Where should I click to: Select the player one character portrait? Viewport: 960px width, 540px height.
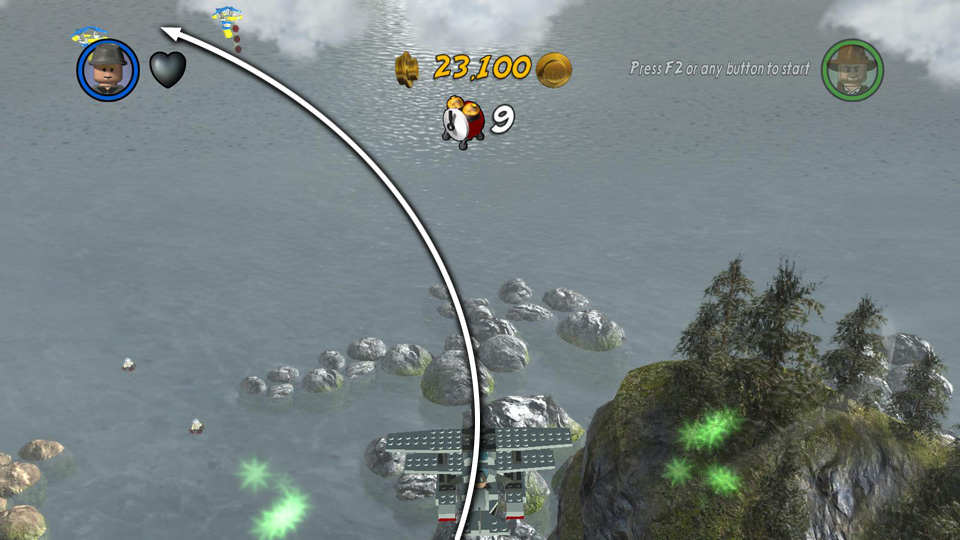coord(107,70)
